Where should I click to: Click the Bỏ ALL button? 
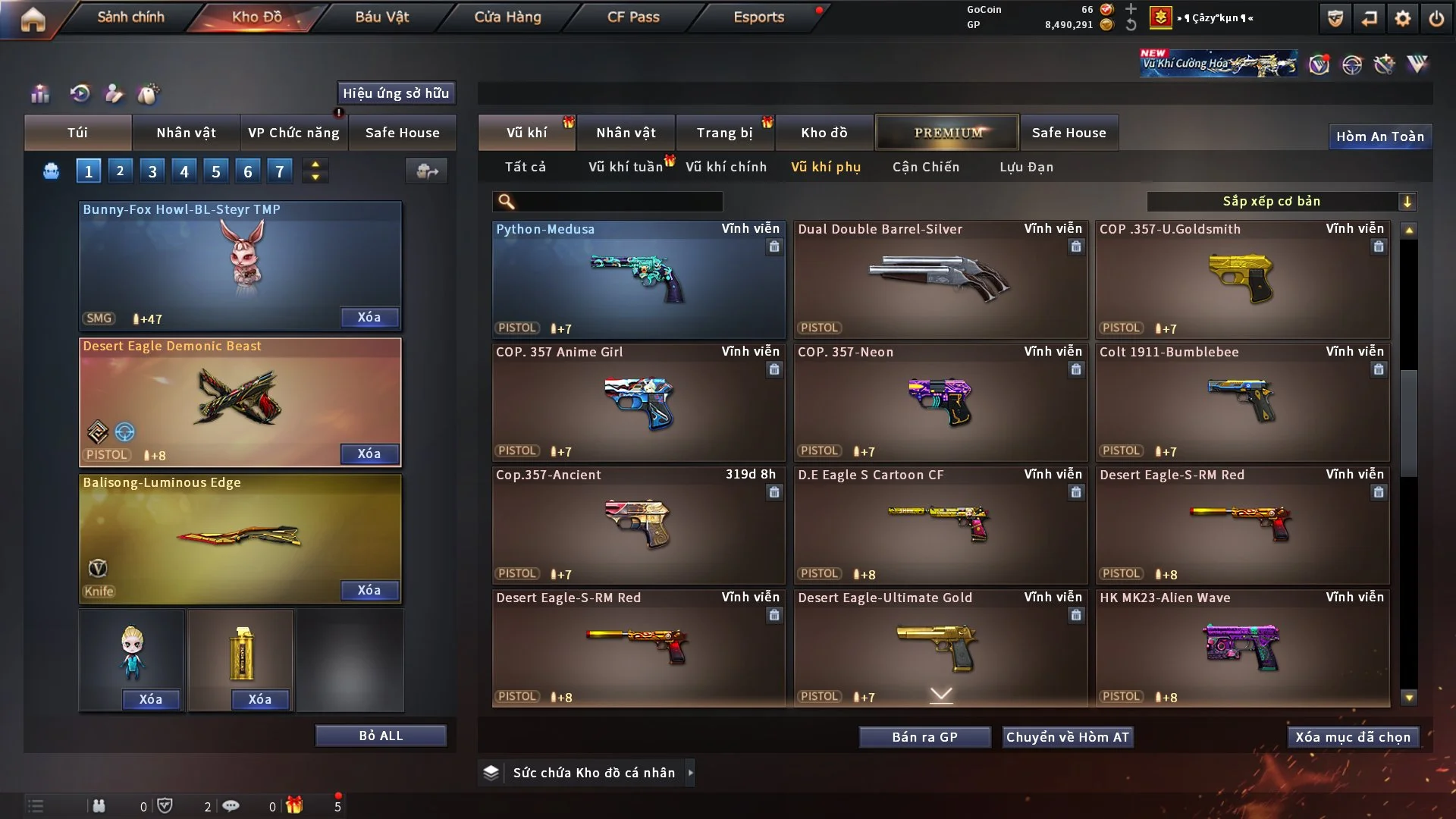(381, 736)
